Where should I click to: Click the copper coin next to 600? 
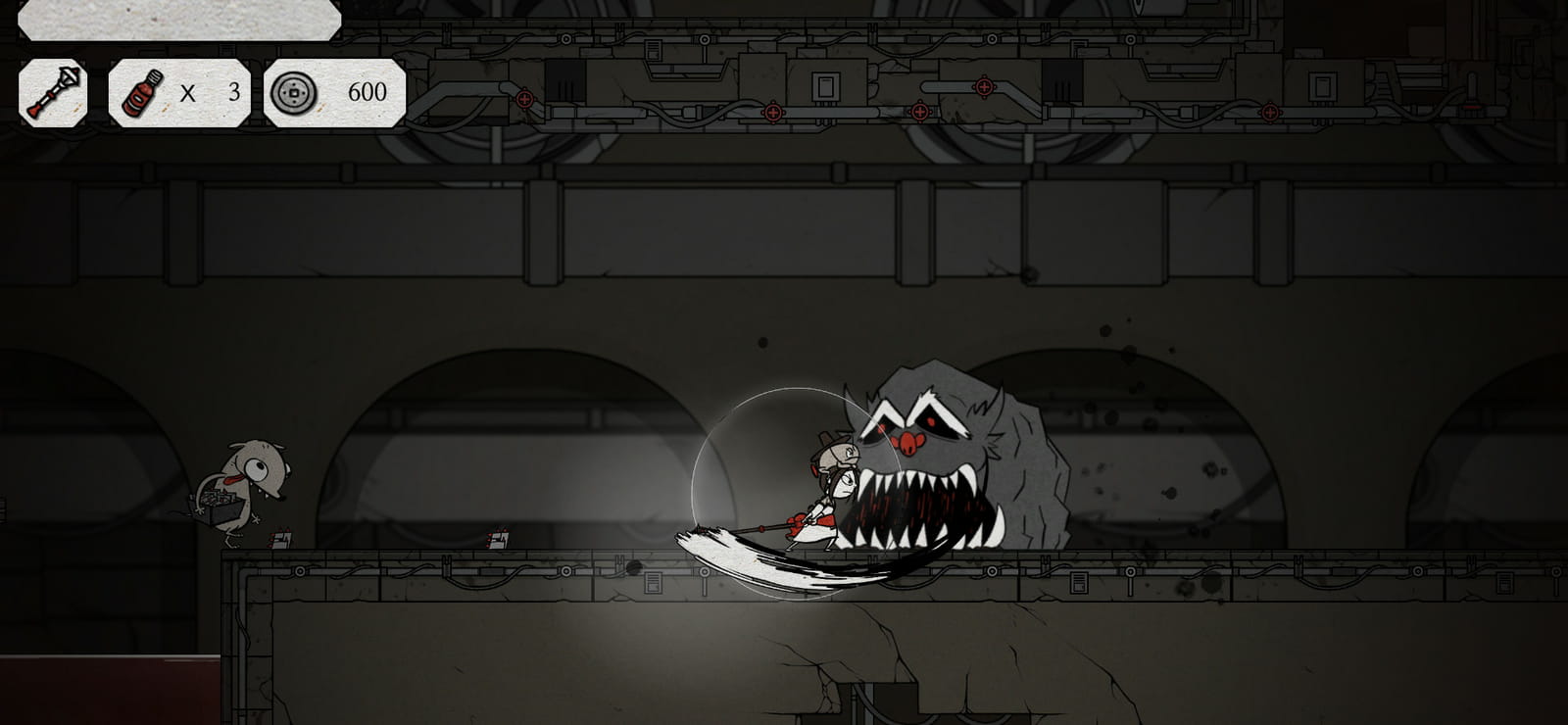click(291, 95)
